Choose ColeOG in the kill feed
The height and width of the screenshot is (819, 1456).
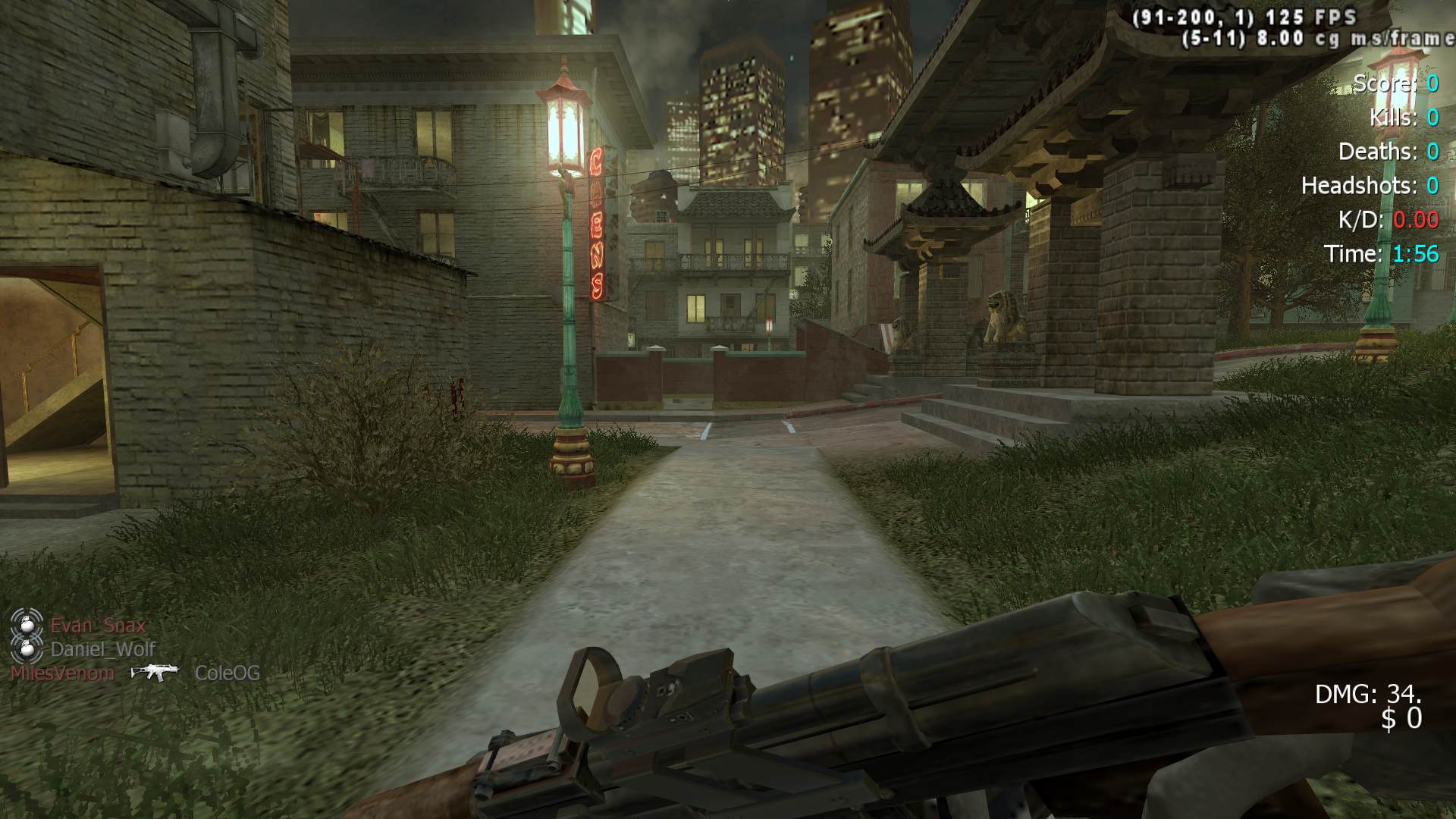click(x=227, y=673)
